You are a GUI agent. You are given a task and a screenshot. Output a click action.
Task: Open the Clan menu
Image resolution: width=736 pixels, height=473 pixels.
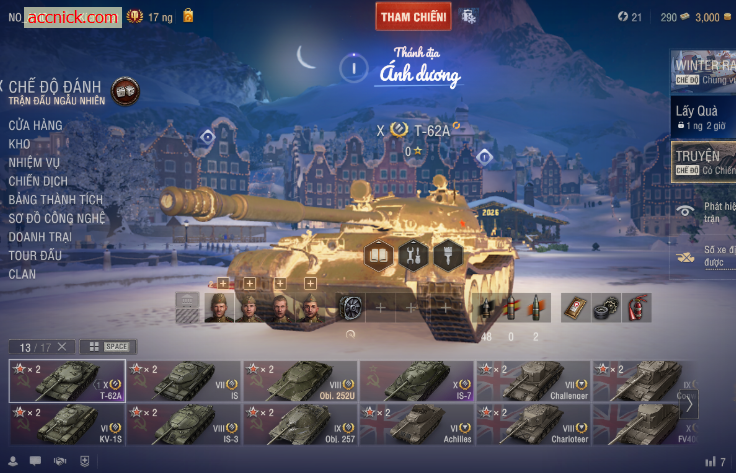coord(22,274)
